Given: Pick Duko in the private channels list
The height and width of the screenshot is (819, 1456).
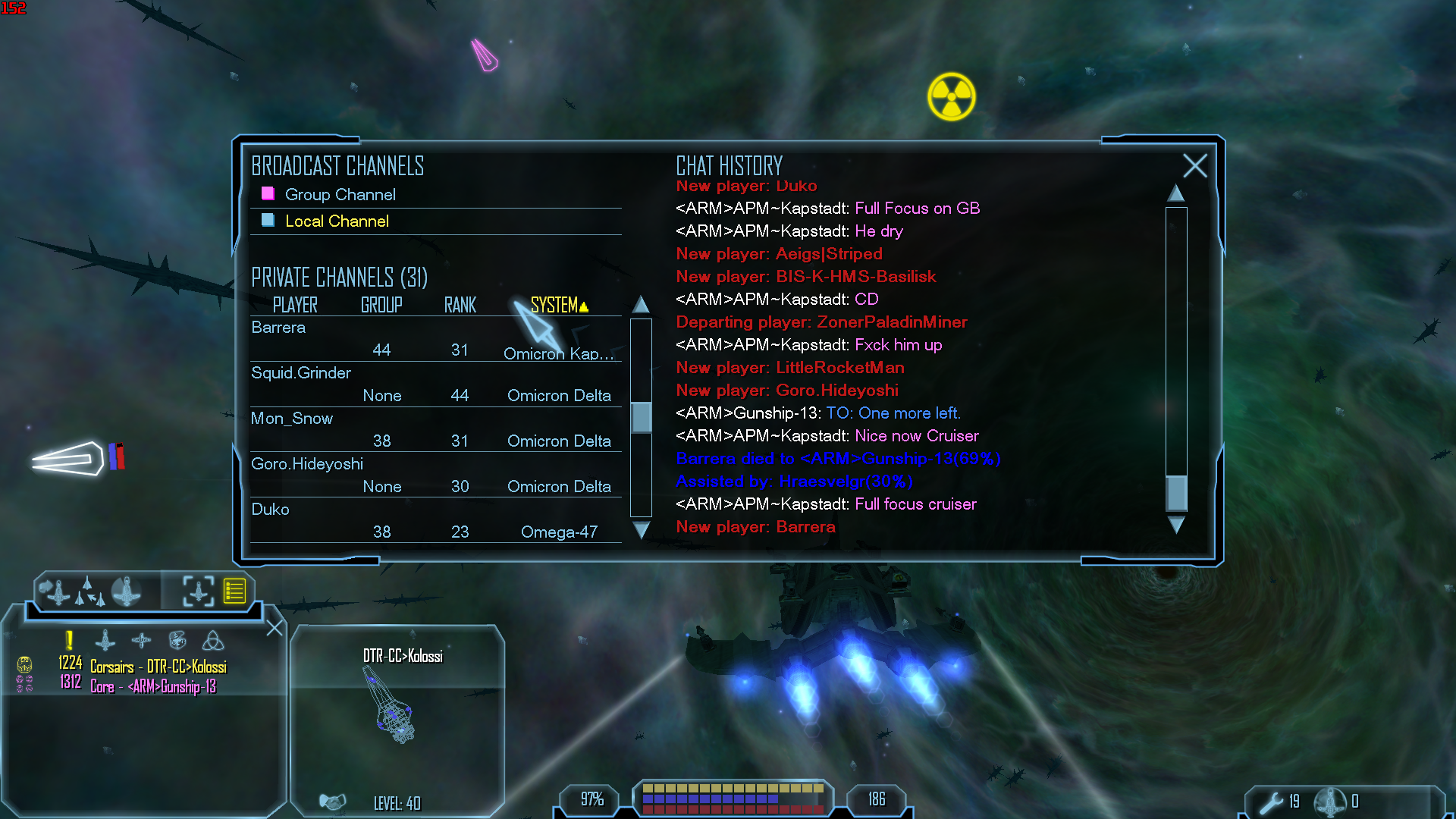Looking at the screenshot, I should point(271,510).
